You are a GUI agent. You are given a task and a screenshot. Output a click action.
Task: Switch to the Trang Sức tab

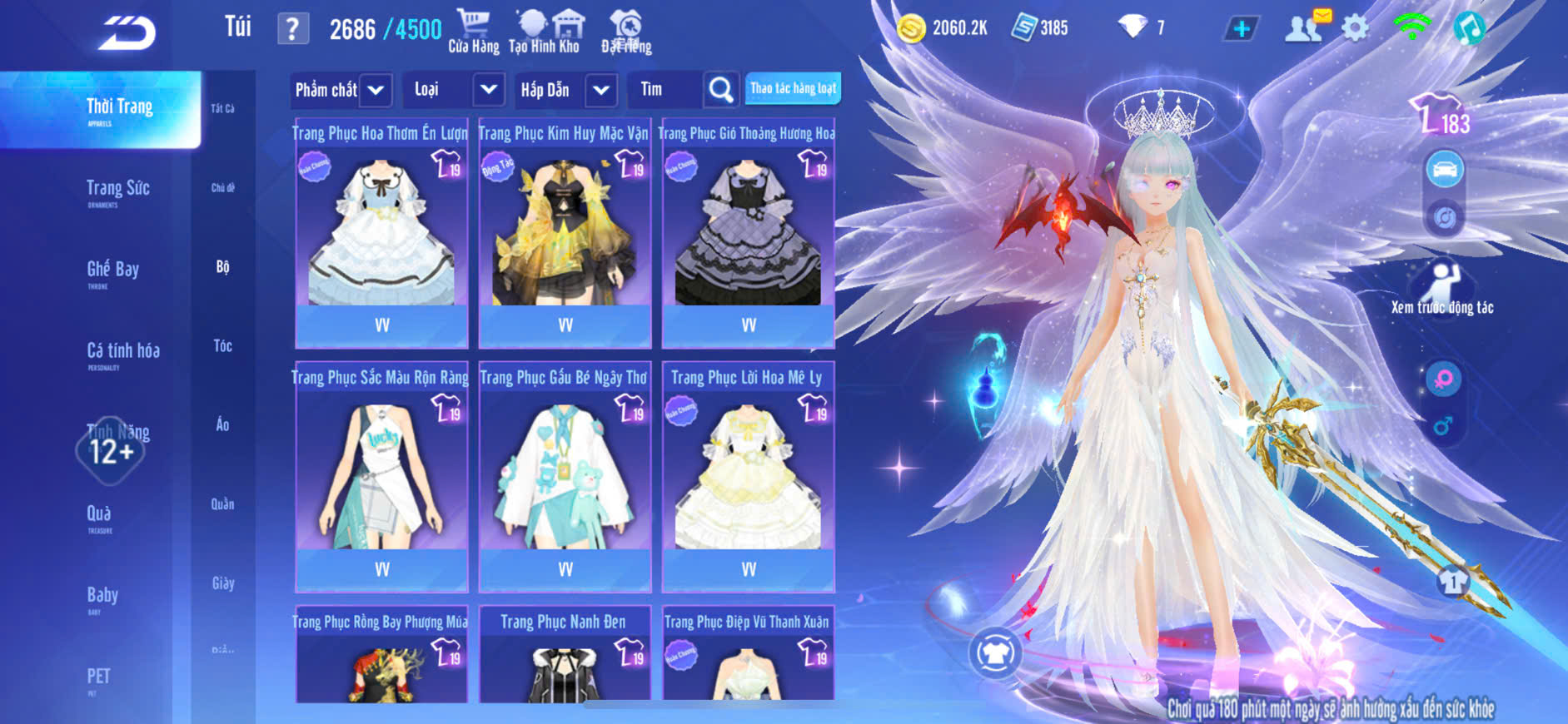coord(118,191)
